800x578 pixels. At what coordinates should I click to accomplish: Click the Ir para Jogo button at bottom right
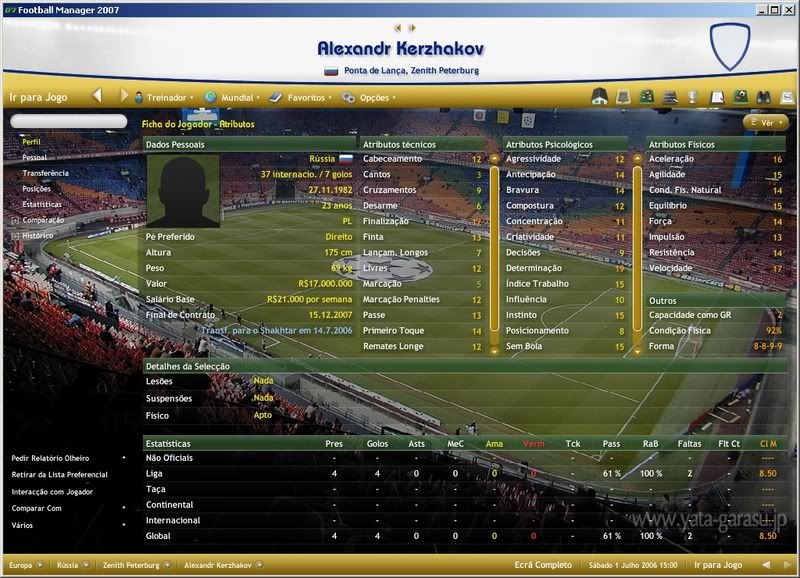tap(719, 565)
